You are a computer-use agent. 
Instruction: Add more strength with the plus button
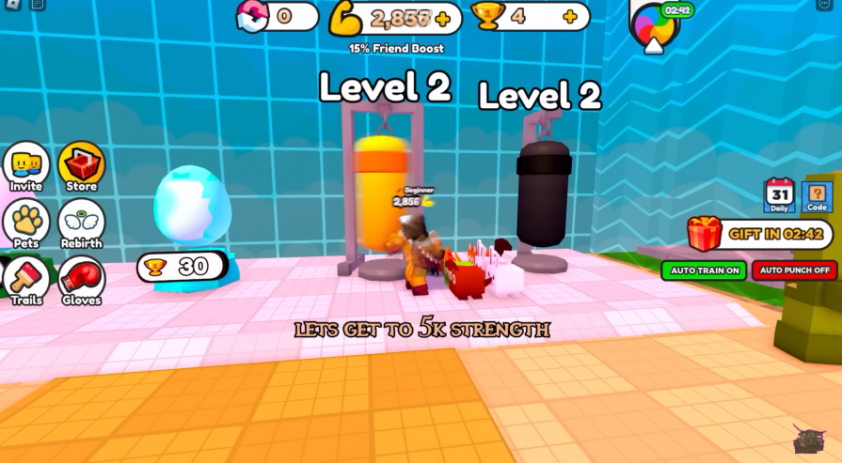(x=442, y=18)
